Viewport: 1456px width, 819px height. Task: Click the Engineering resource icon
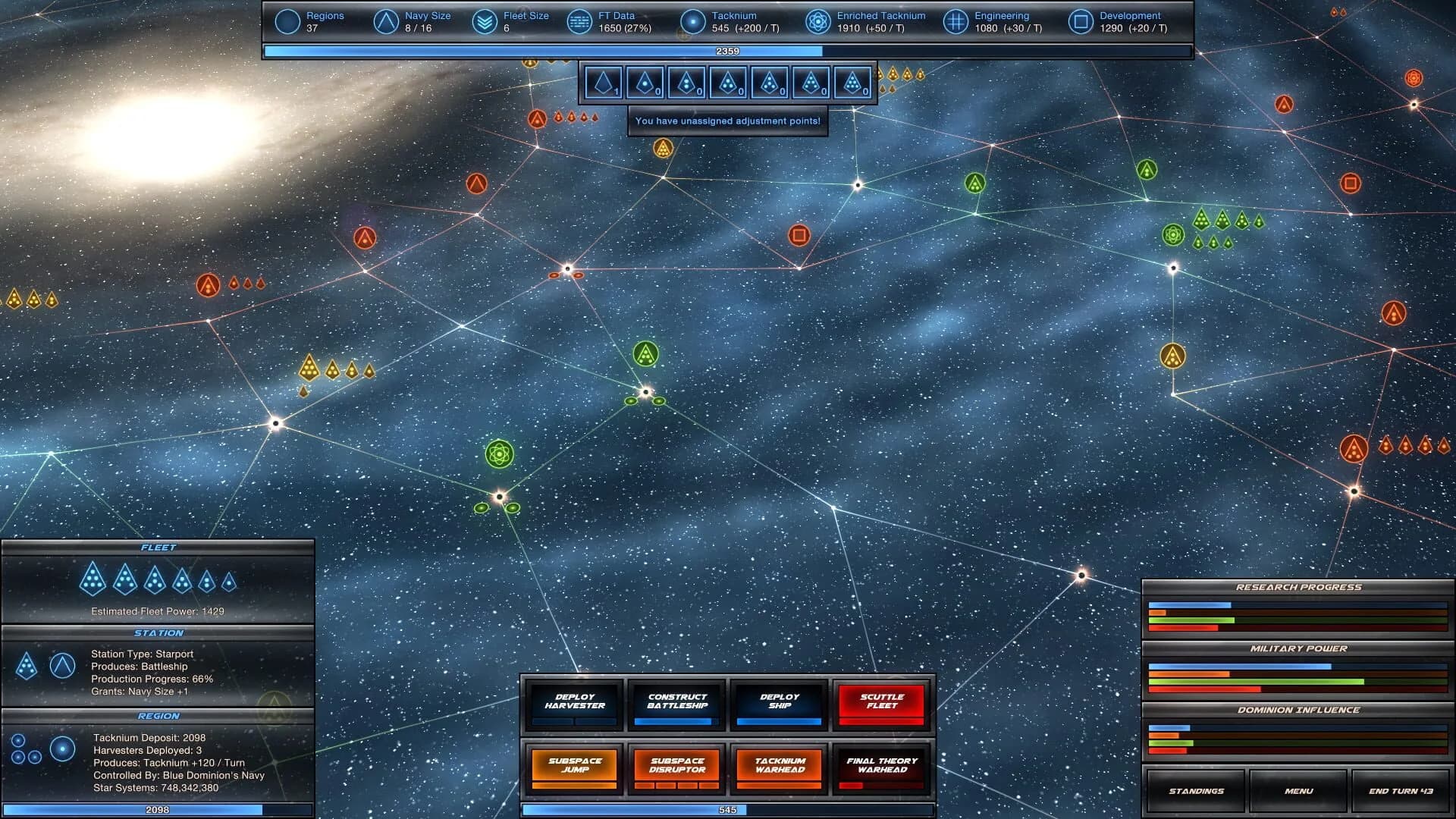click(955, 21)
